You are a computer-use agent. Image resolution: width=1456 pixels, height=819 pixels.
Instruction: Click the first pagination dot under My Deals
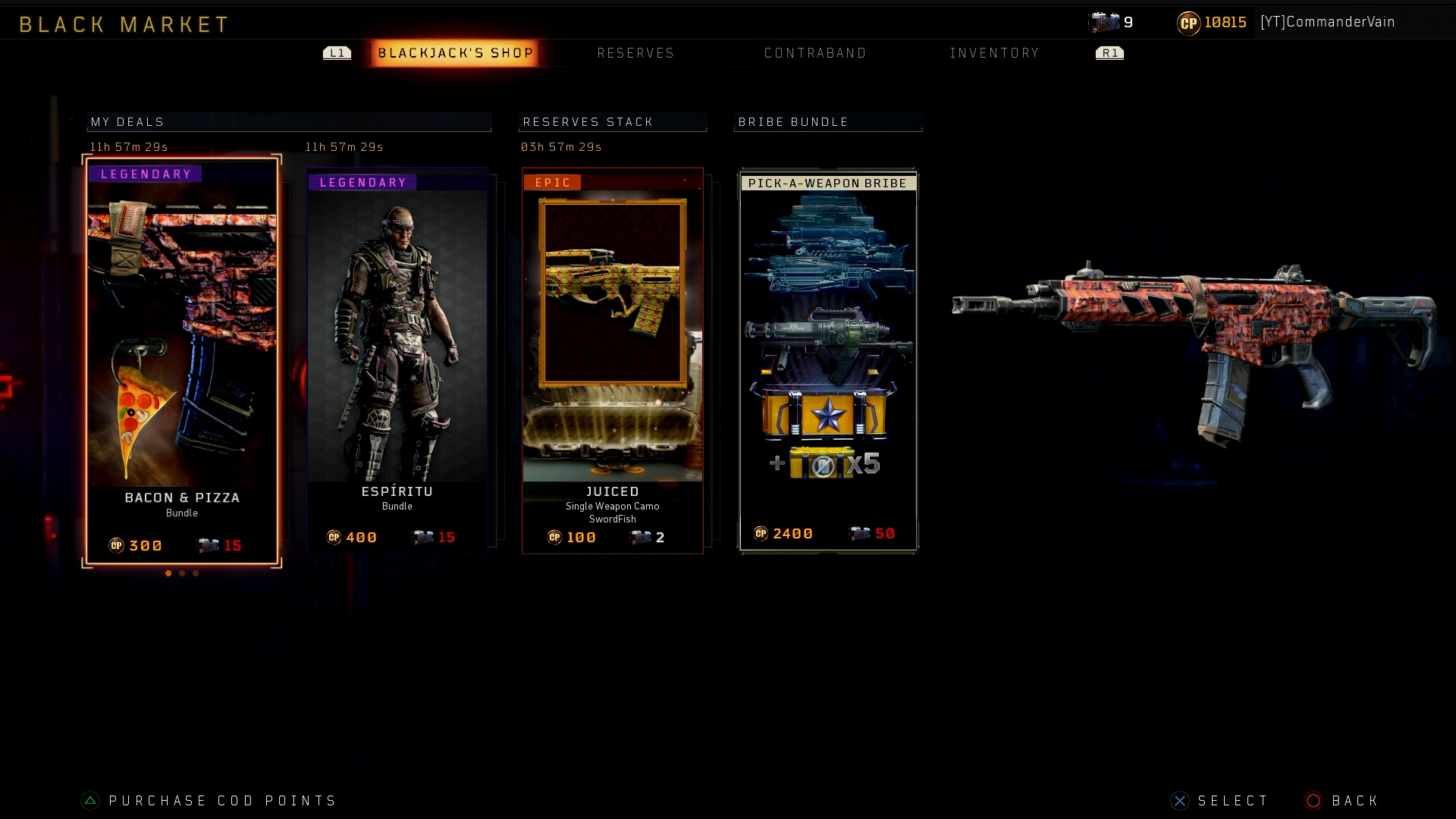point(168,573)
